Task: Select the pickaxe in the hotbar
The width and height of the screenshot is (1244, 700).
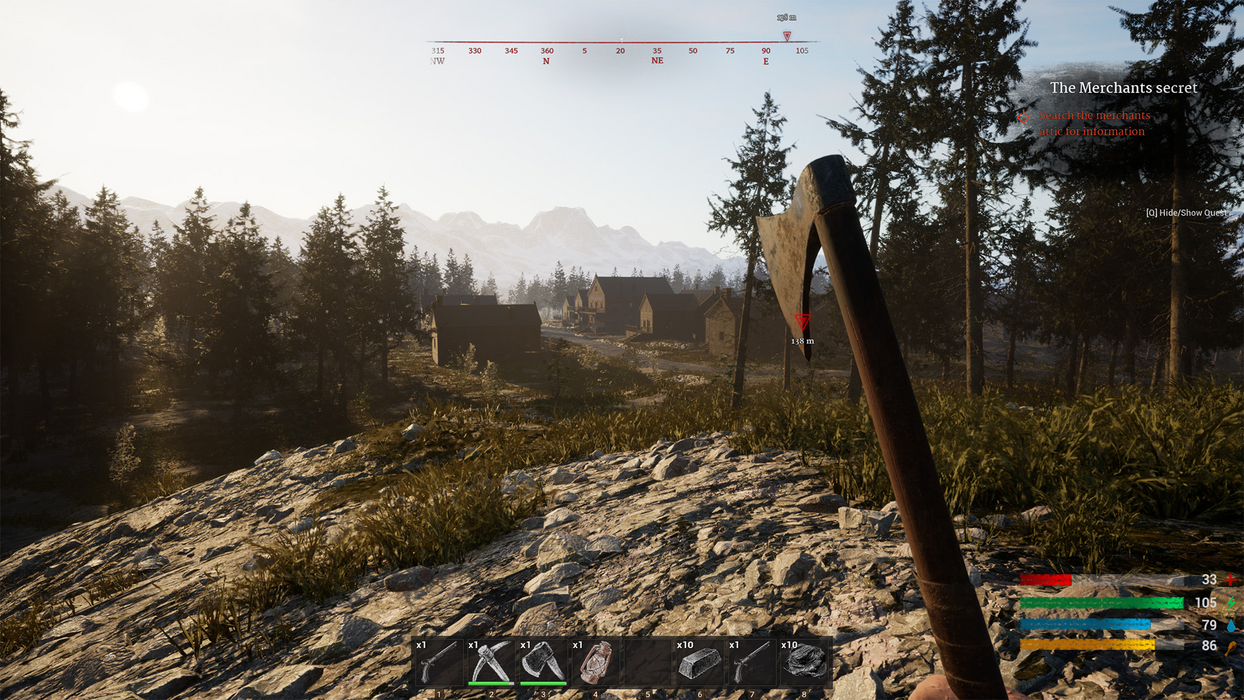Action: point(490,662)
